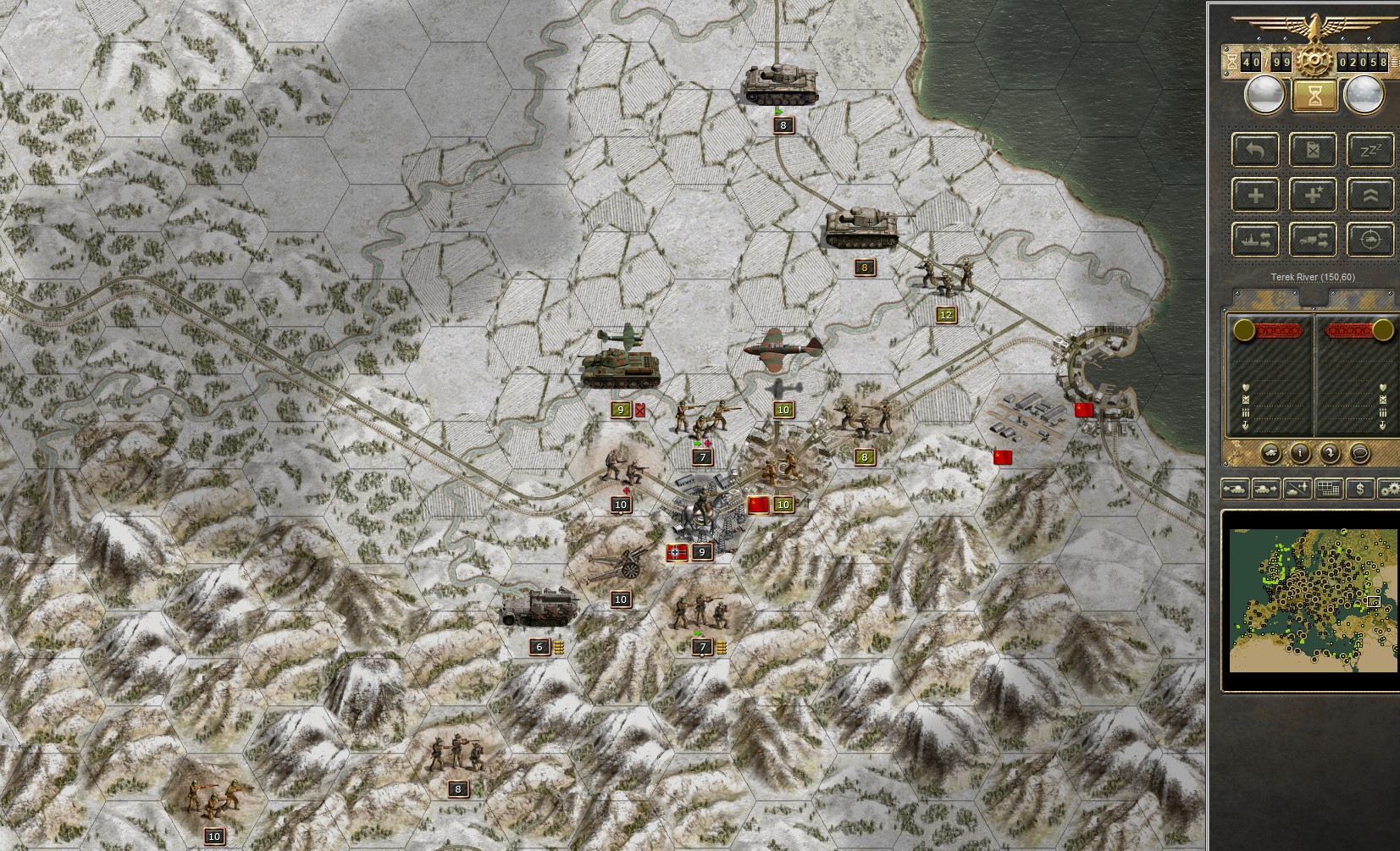Image resolution: width=1400 pixels, height=851 pixels.
Task: Open the purchase screen dollar icon
Action: [1361, 489]
